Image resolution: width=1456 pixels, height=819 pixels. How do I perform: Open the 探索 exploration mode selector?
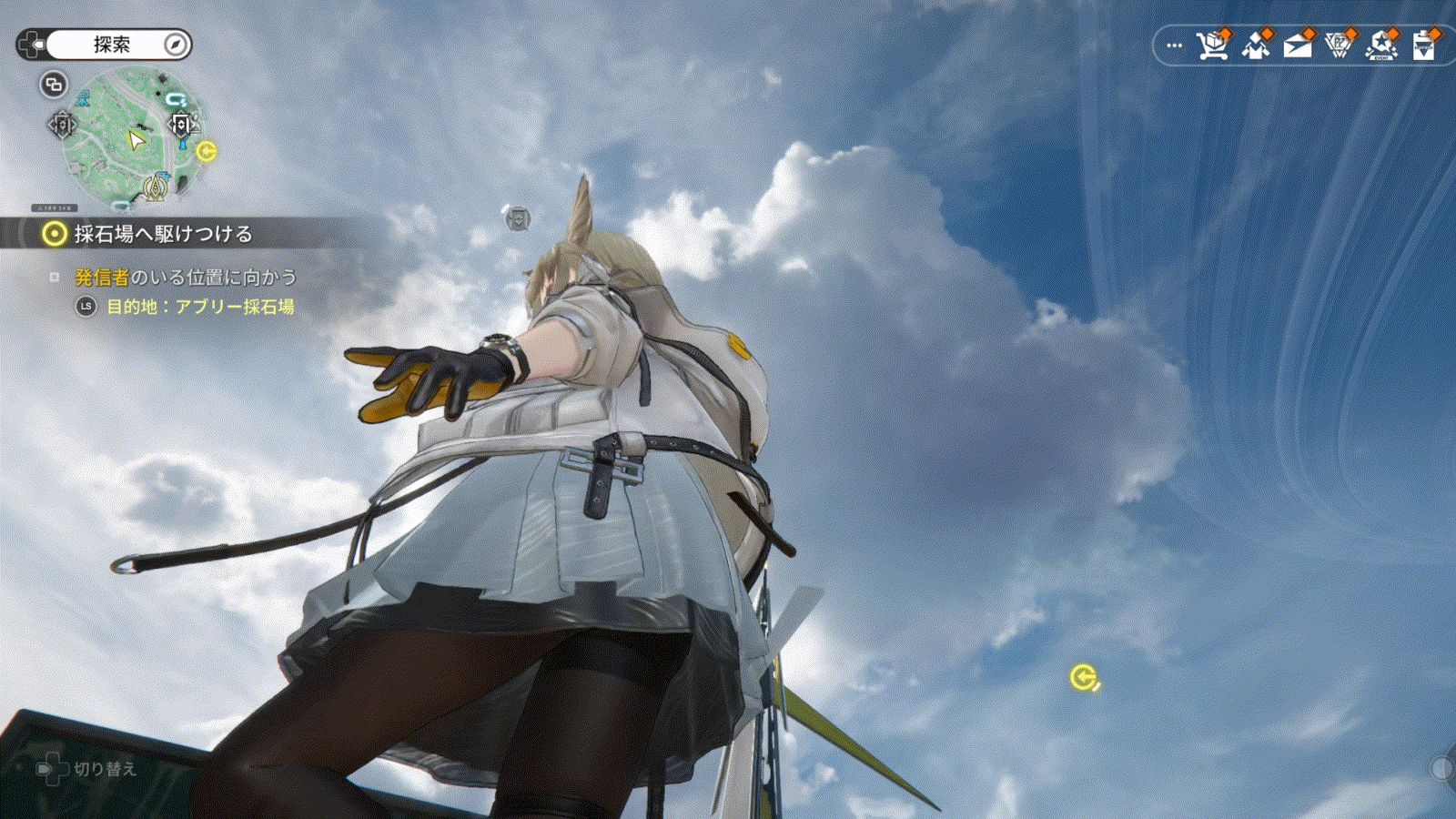pos(112,45)
